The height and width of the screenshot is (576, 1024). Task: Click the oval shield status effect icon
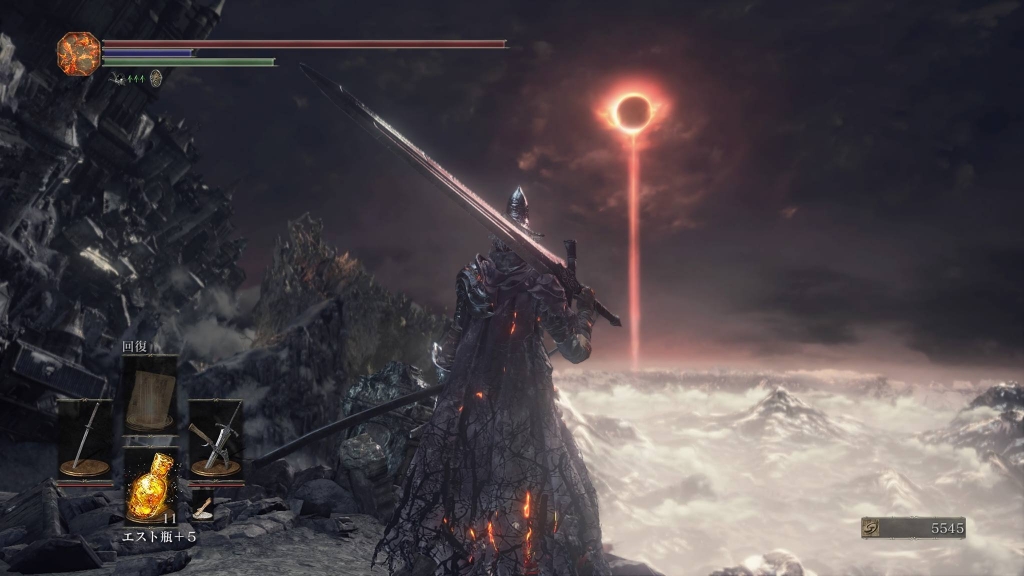156,77
